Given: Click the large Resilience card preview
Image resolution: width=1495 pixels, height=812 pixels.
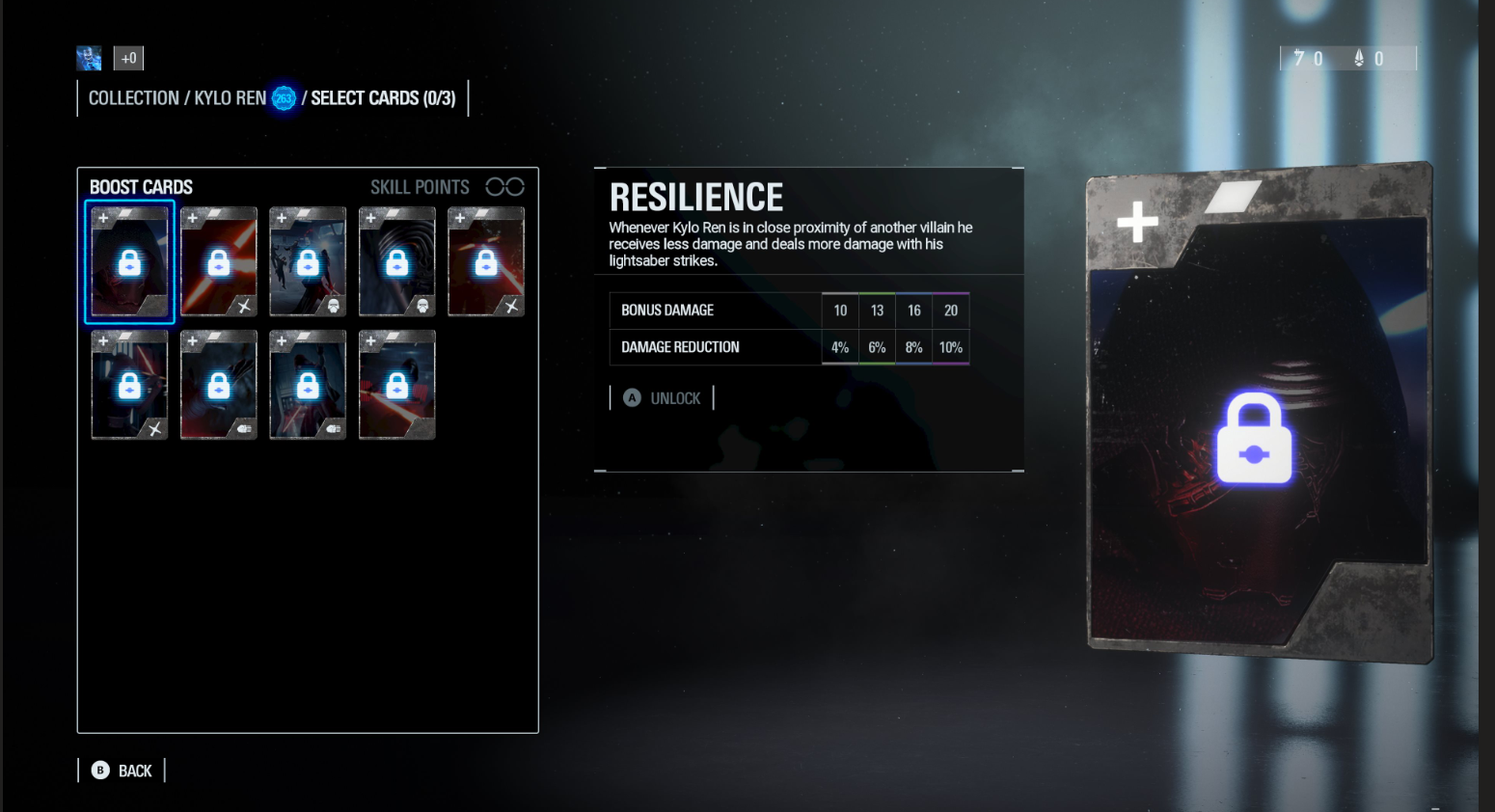Looking at the screenshot, I should (x=1258, y=415).
